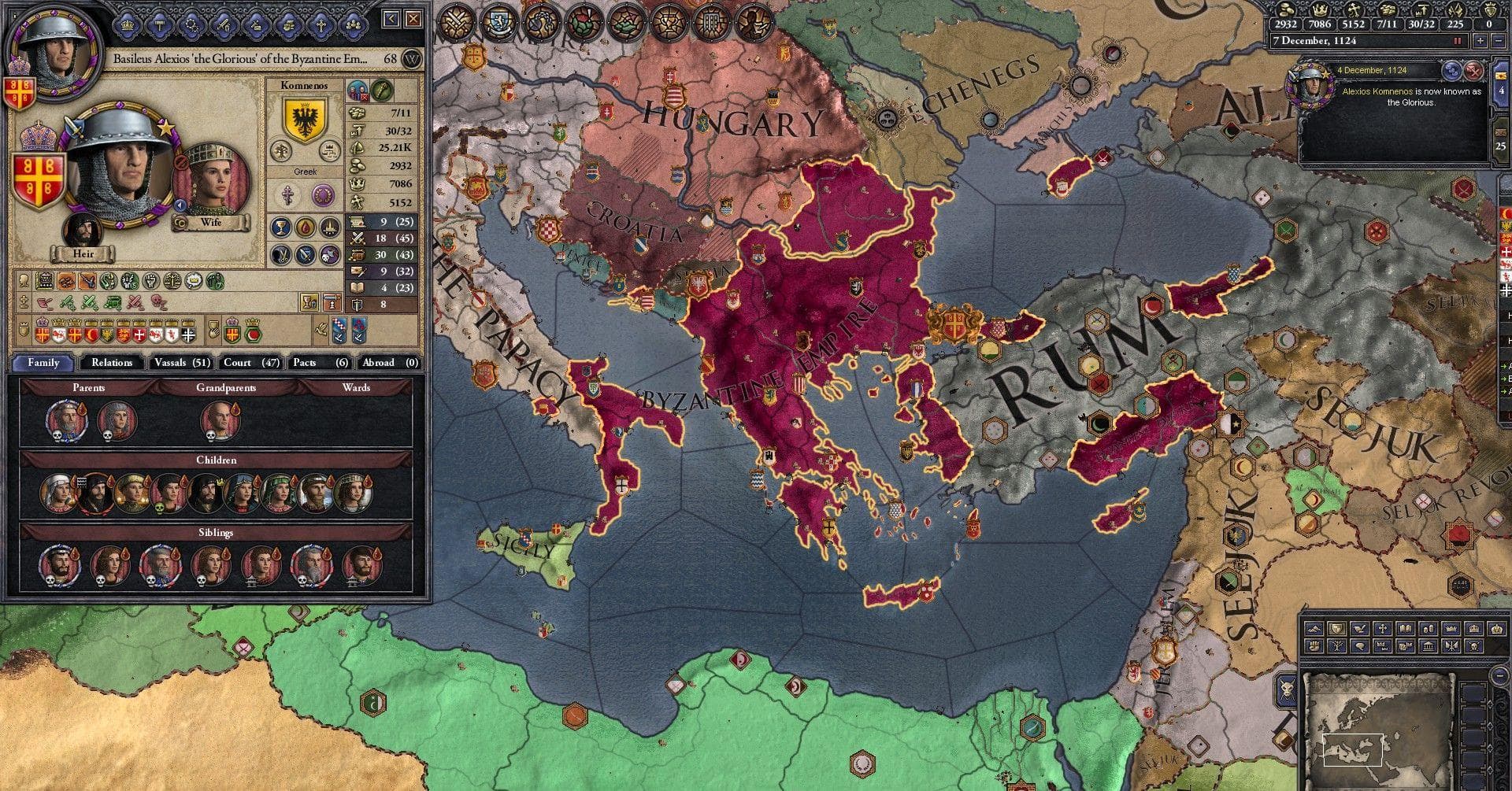Toggle pause next to the date
Viewport: 1512px width, 791px height.
(x=1457, y=41)
